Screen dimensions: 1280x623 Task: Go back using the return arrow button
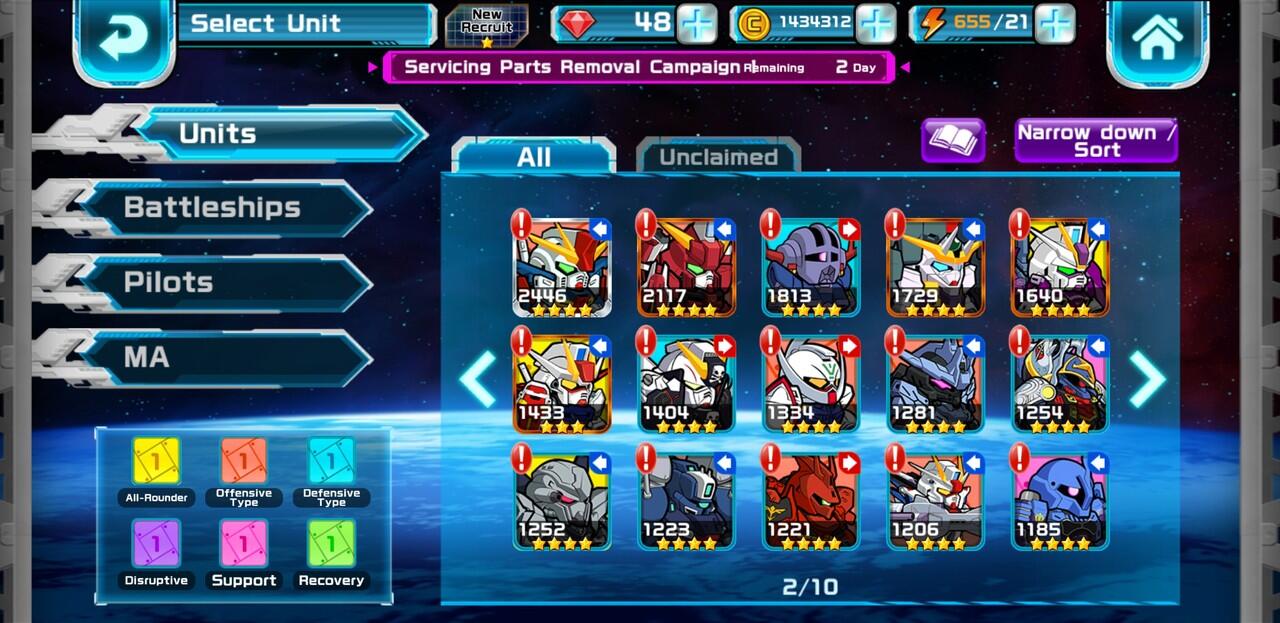[x=124, y=38]
